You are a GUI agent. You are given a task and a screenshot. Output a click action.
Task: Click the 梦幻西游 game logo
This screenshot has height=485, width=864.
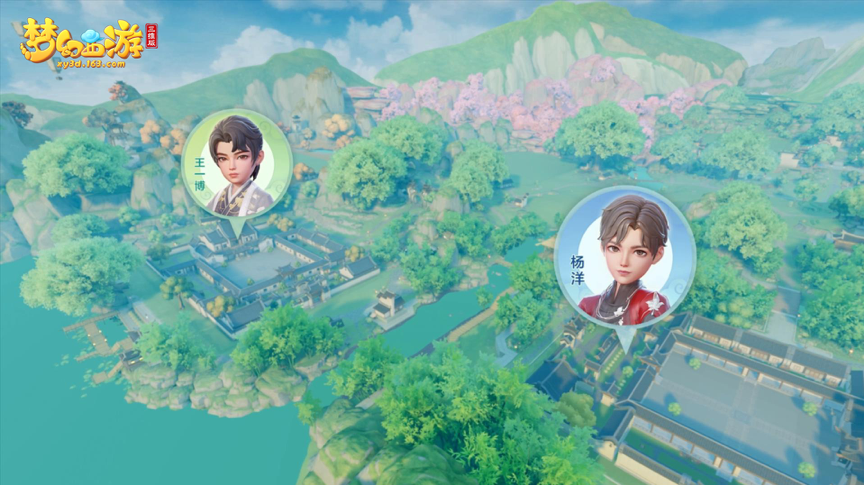71,45
